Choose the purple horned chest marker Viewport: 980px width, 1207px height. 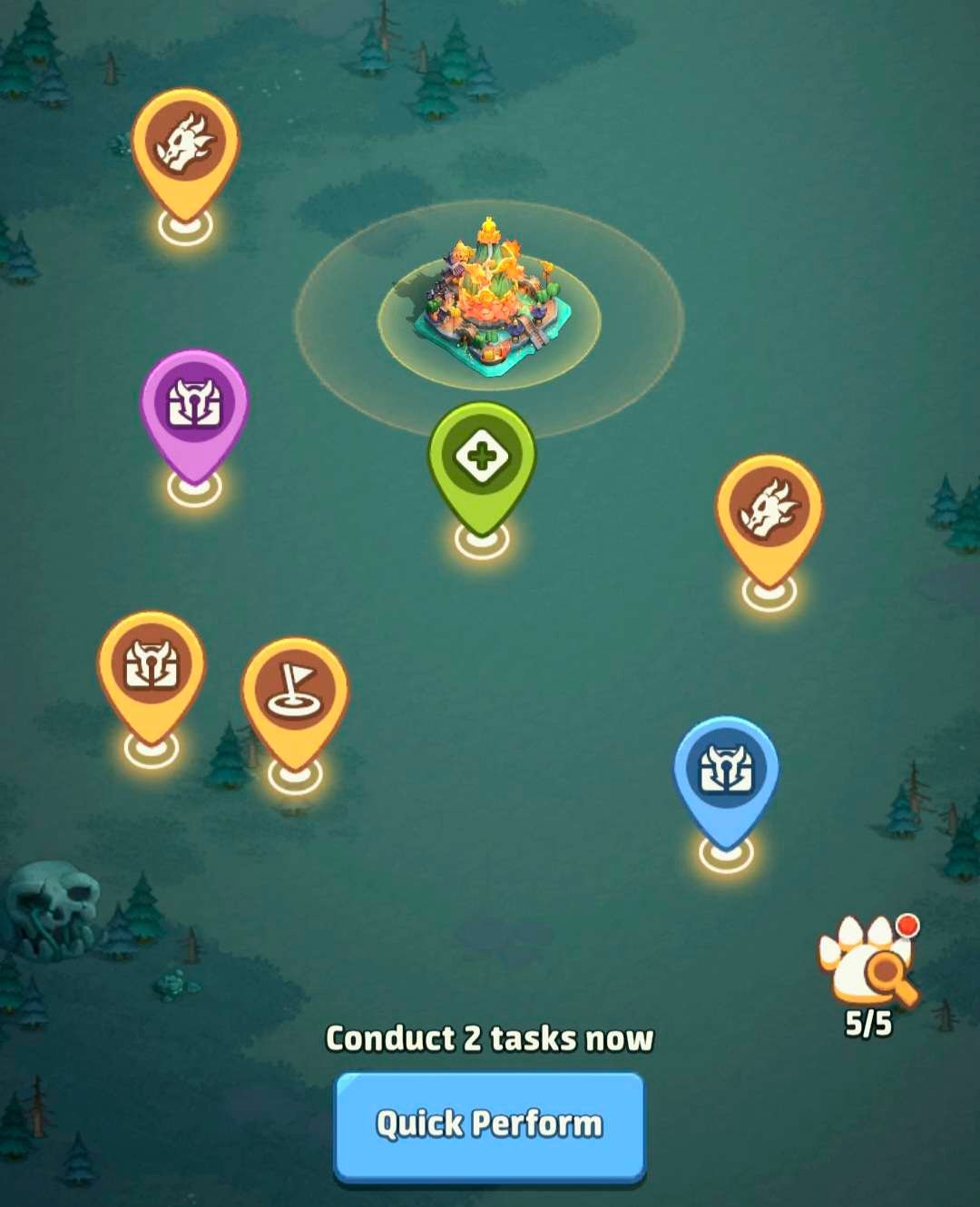[x=194, y=405]
